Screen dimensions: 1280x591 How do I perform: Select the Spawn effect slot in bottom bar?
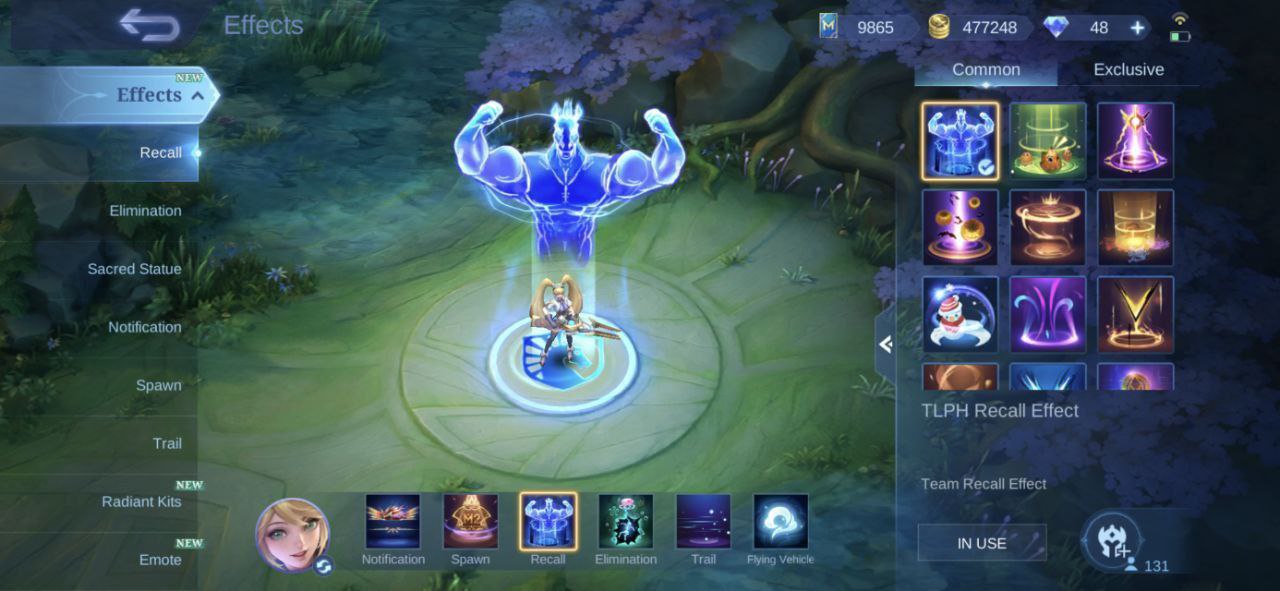coord(470,522)
